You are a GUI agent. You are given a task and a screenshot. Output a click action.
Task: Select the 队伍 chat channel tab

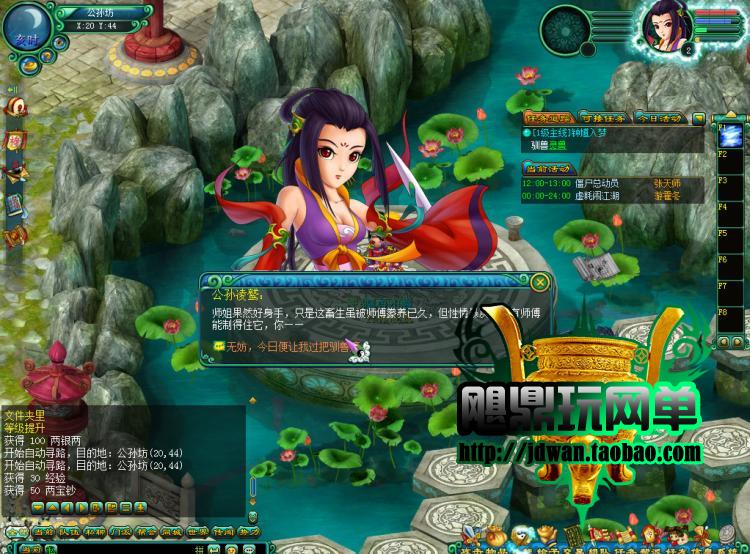coord(69,532)
